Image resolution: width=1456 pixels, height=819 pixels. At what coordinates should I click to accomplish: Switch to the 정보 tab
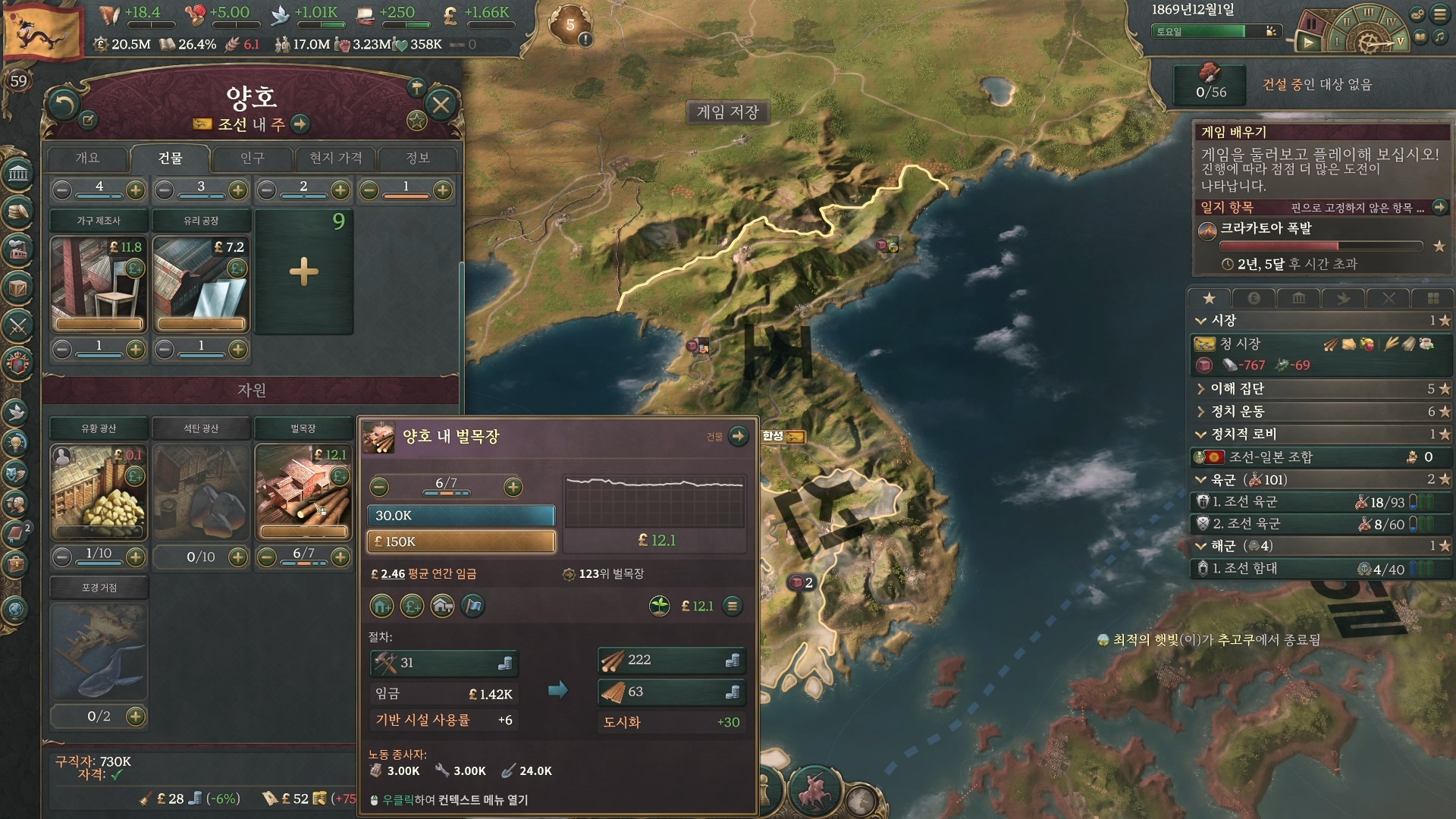(418, 158)
